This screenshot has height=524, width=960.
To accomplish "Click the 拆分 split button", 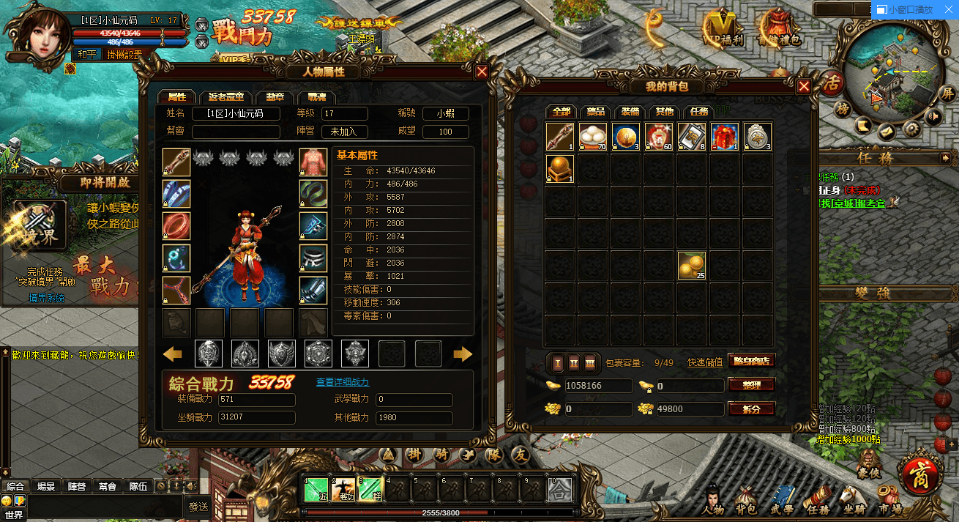I will click(751, 408).
